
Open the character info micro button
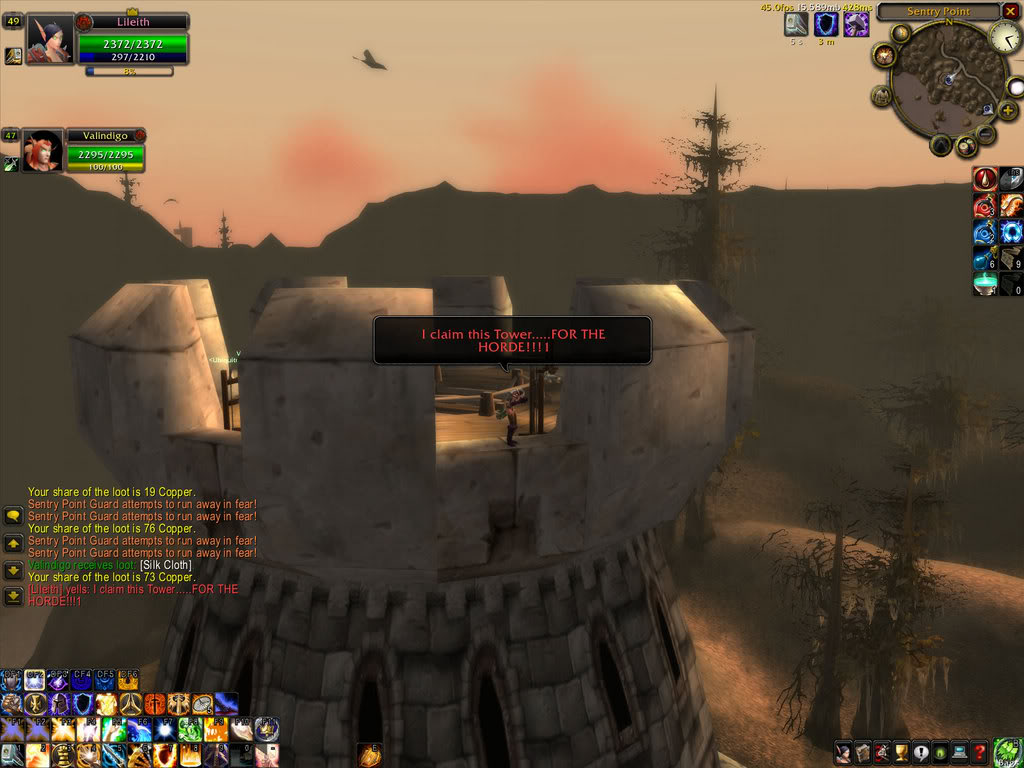point(844,753)
